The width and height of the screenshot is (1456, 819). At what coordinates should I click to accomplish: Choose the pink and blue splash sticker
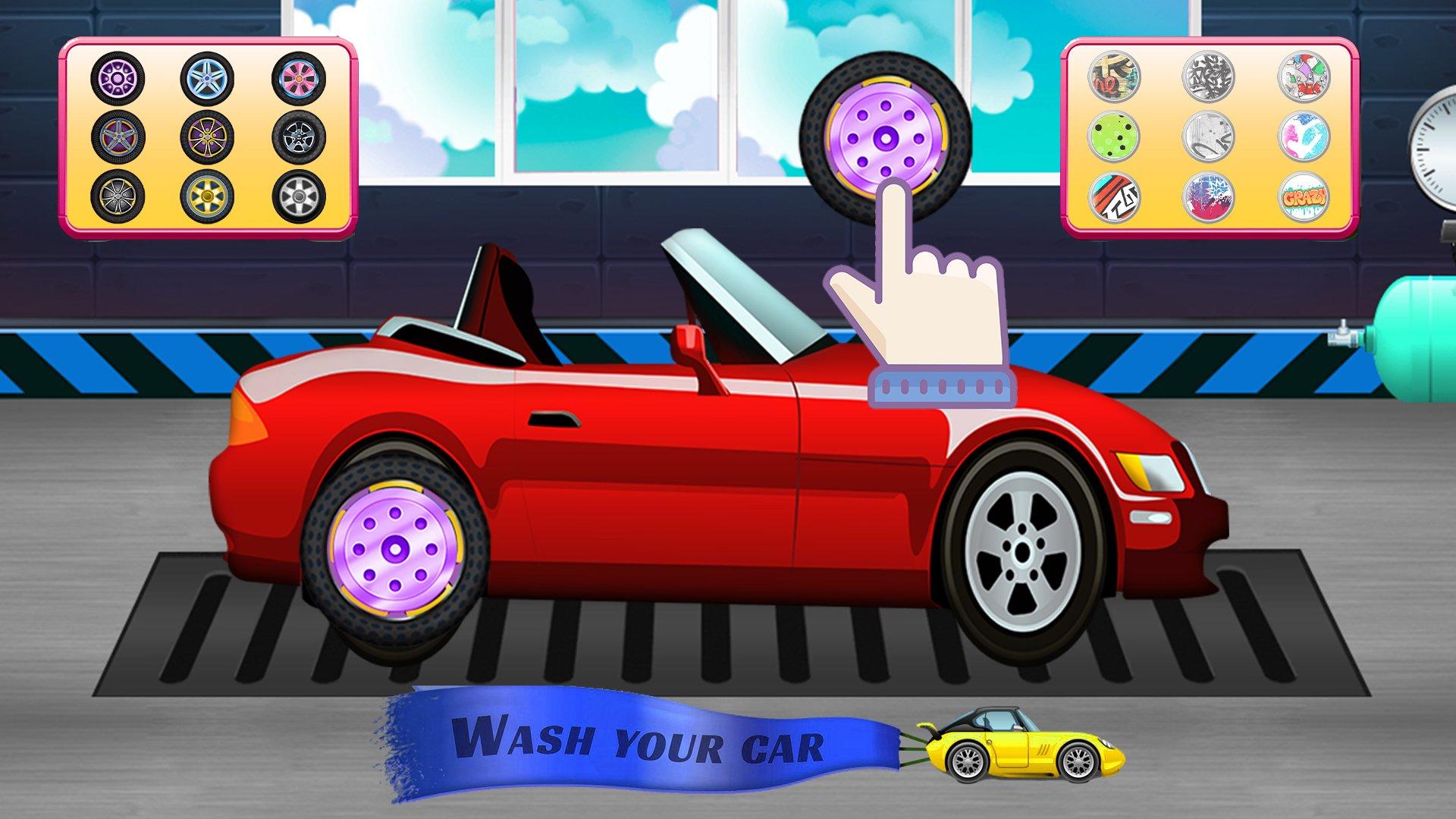[x=1304, y=137]
